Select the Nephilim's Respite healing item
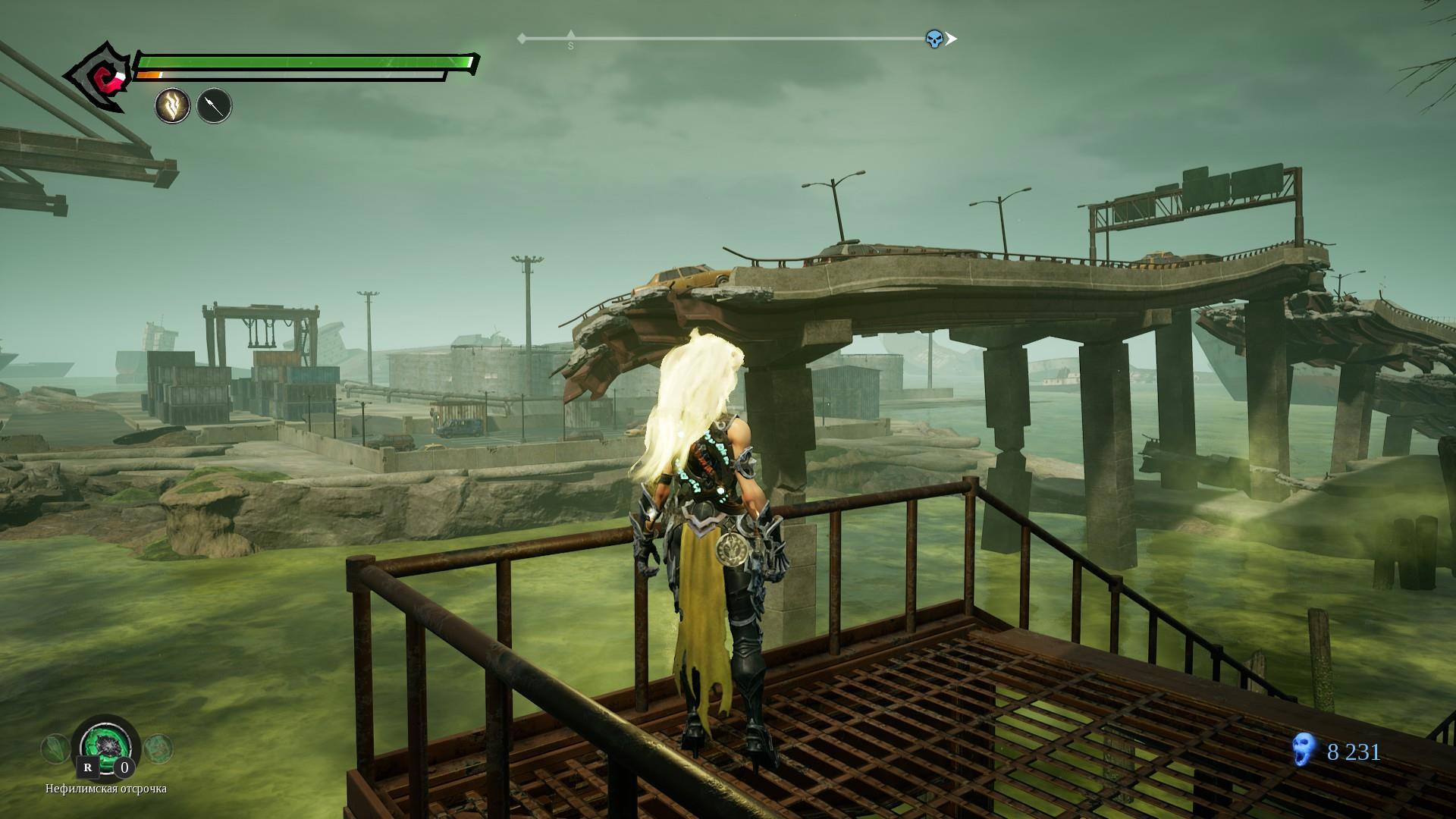The image size is (1456, 819). [x=105, y=747]
